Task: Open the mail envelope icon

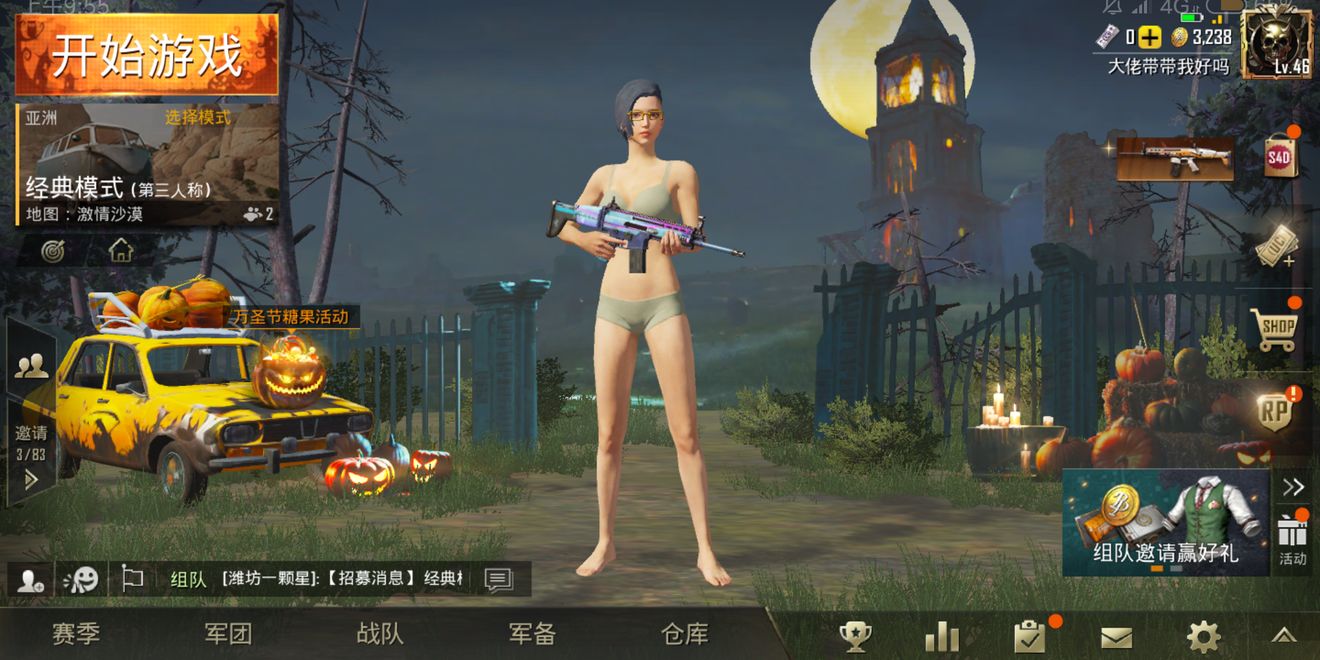Action: (1116, 637)
